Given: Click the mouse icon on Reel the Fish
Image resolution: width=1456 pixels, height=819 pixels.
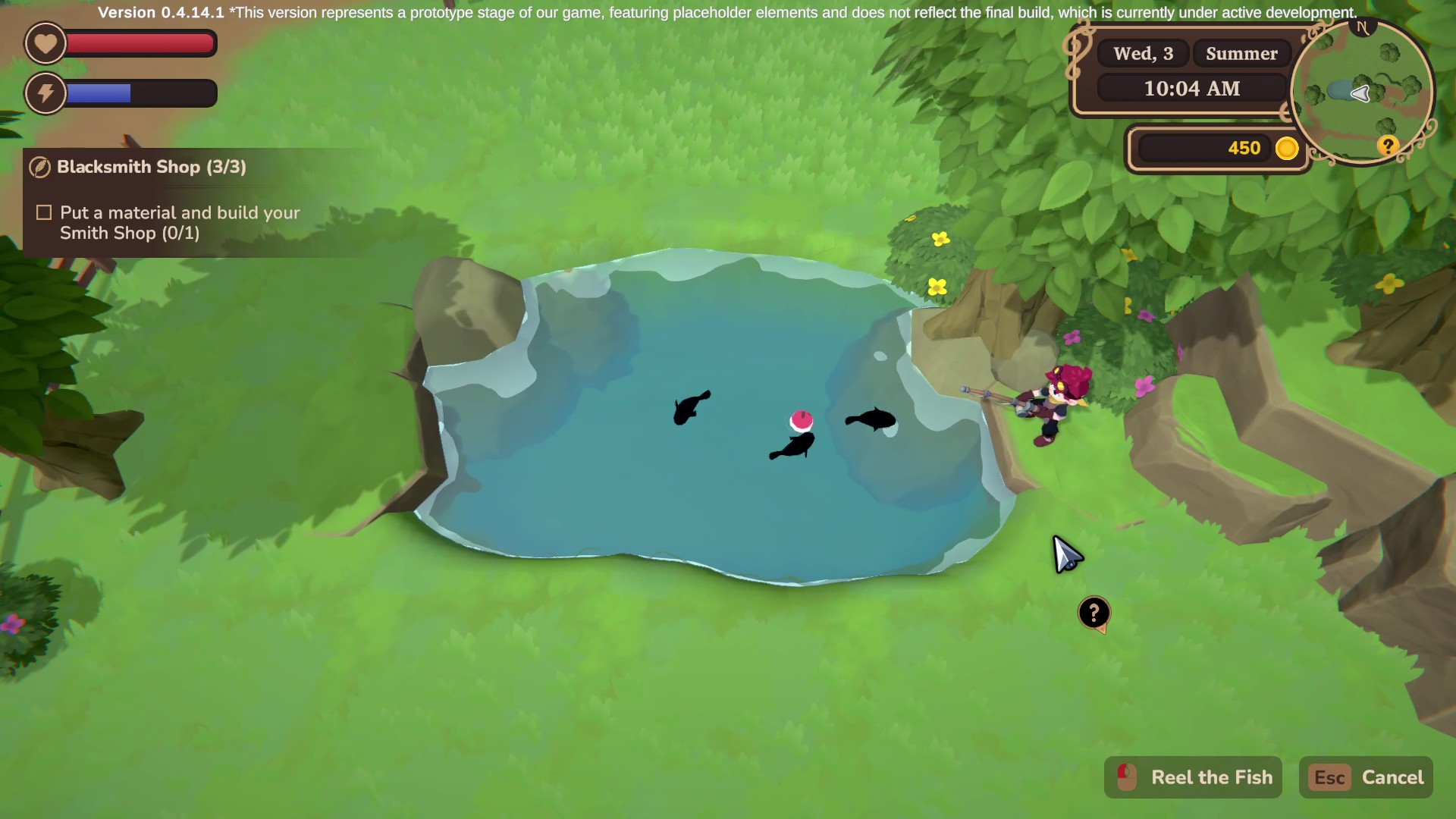Looking at the screenshot, I should tap(1125, 777).
